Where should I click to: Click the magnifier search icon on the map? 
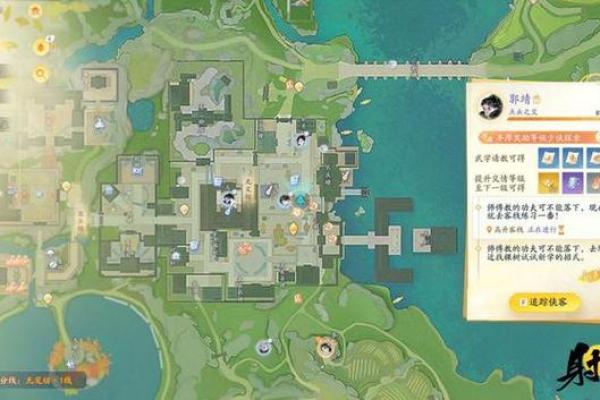pos(41,73)
